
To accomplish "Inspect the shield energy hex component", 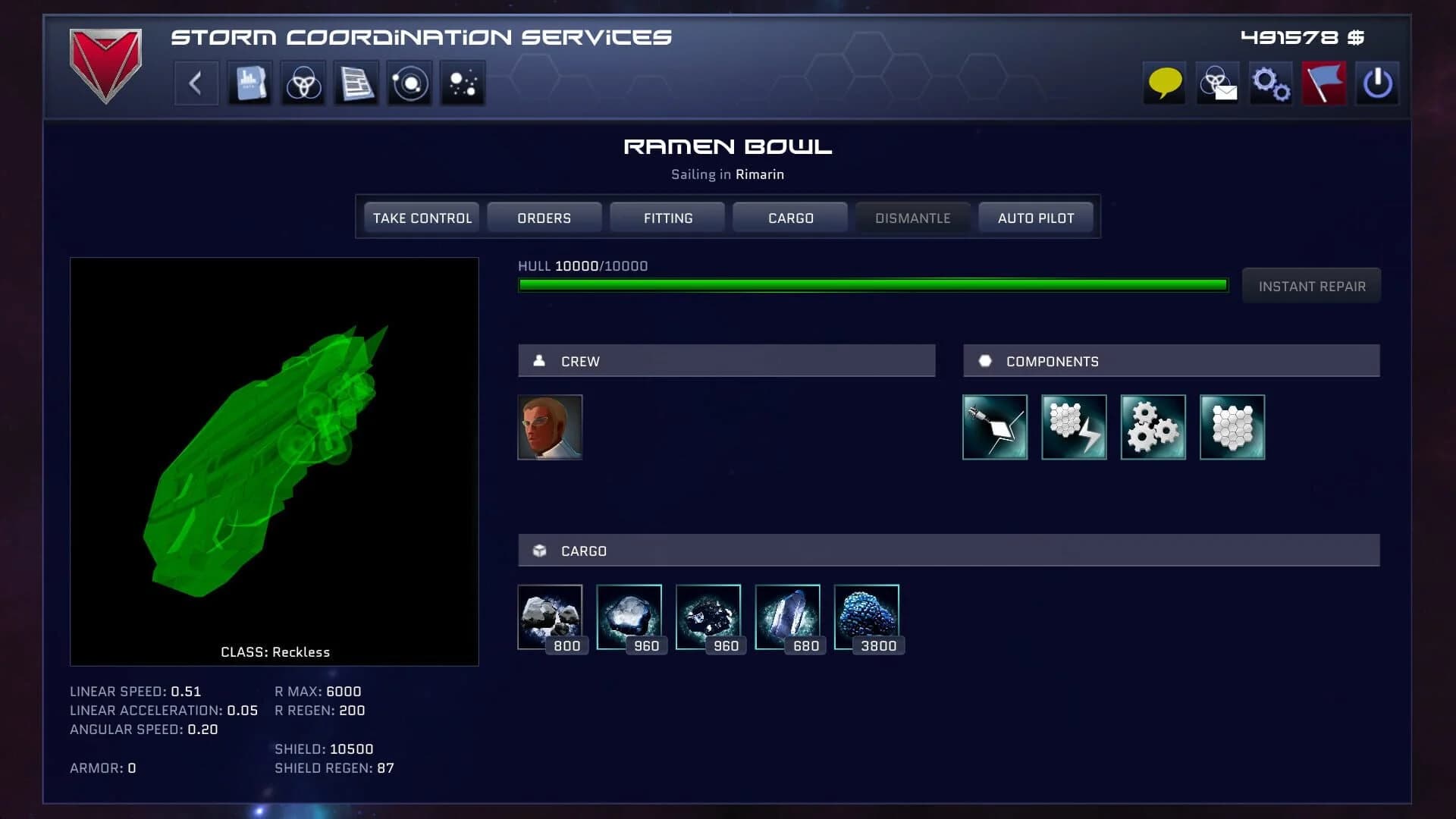I will click(1074, 428).
